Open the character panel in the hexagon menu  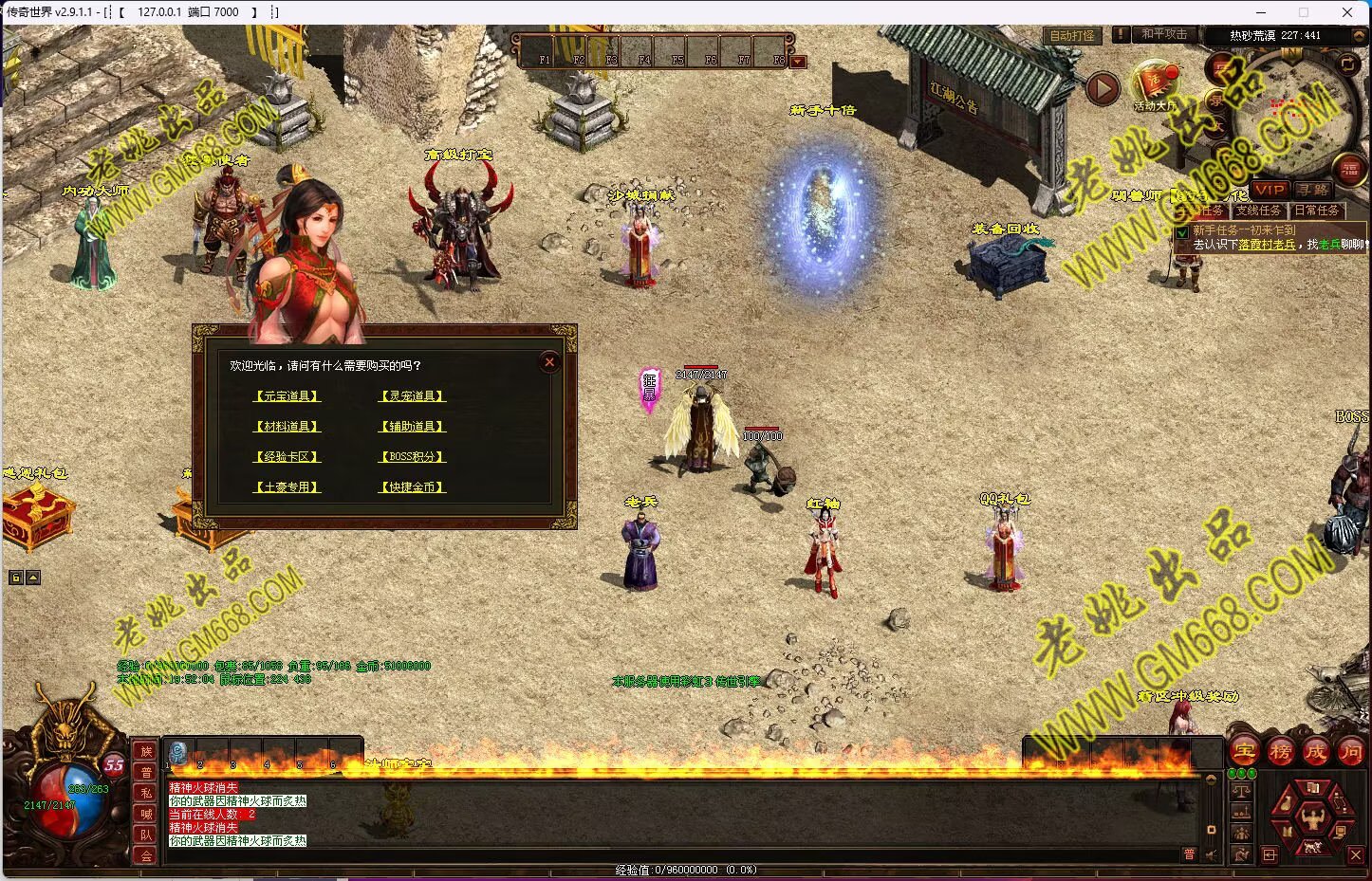tap(1313, 816)
